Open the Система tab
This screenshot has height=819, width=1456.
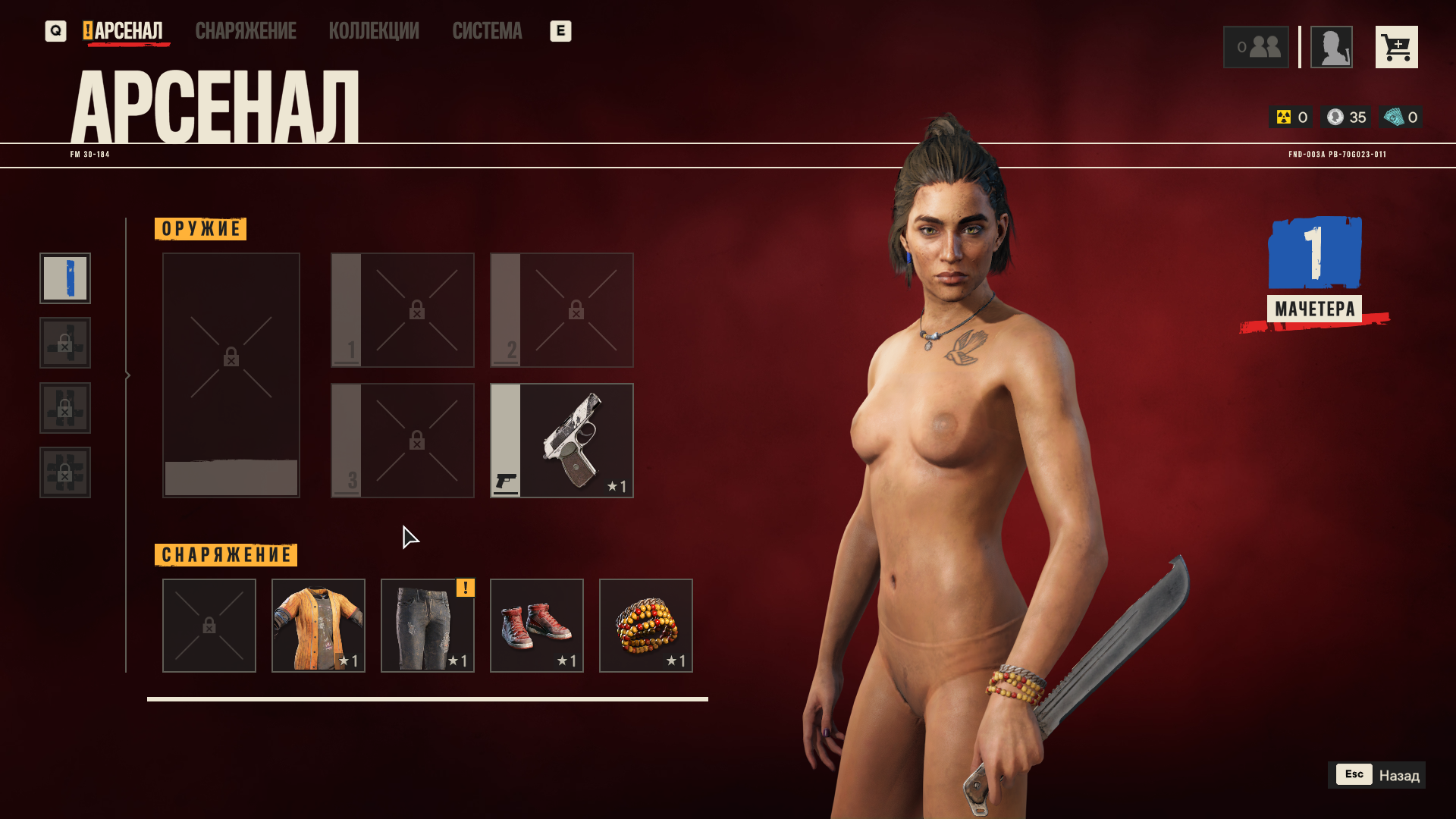click(487, 31)
